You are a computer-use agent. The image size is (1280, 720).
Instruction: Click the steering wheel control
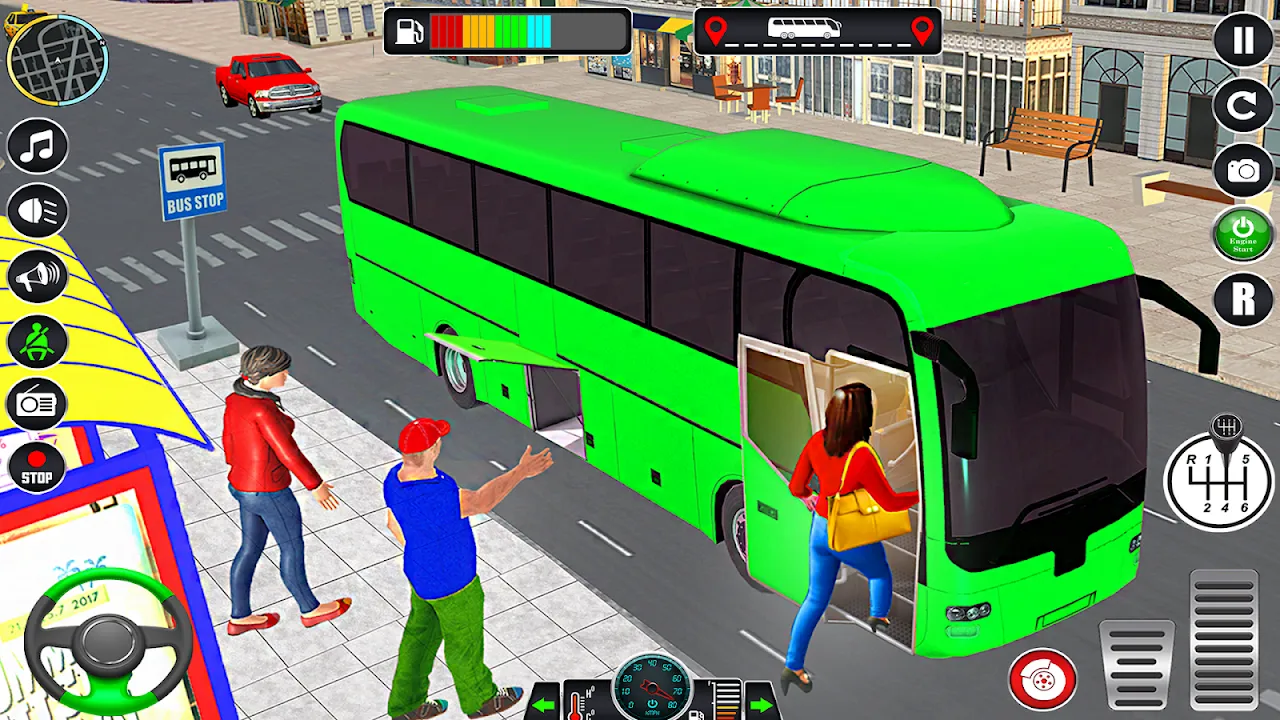pyautogui.click(x=107, y=640)
